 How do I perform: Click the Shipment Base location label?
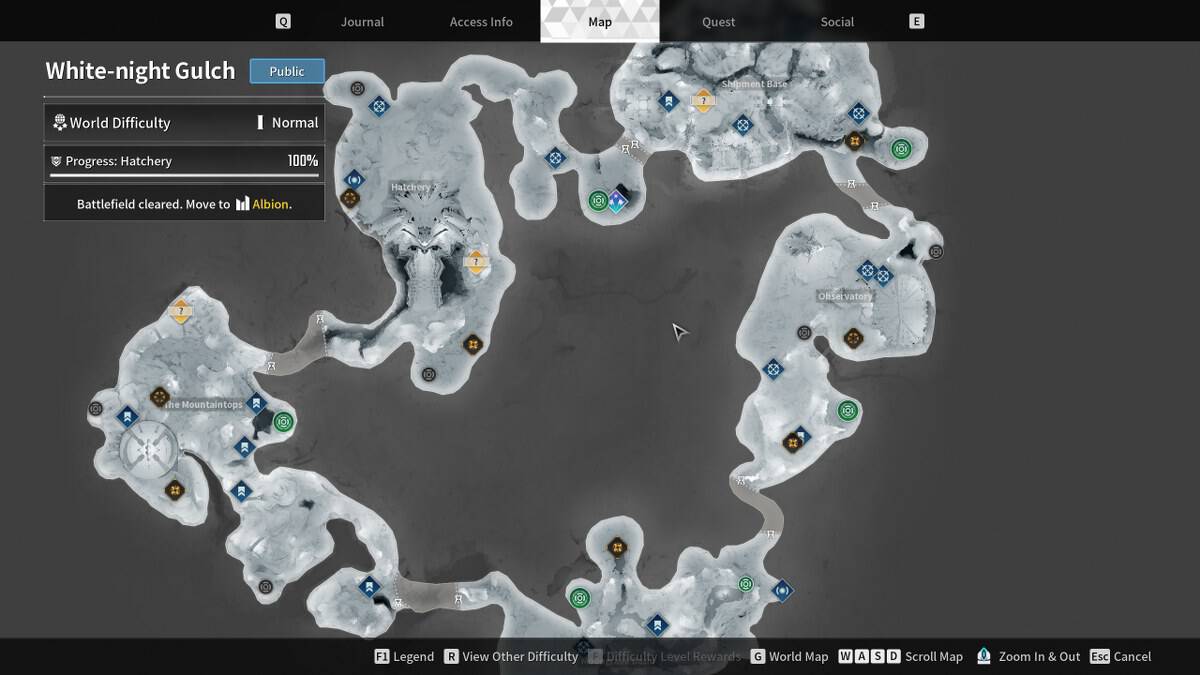[x=755, y=84]
